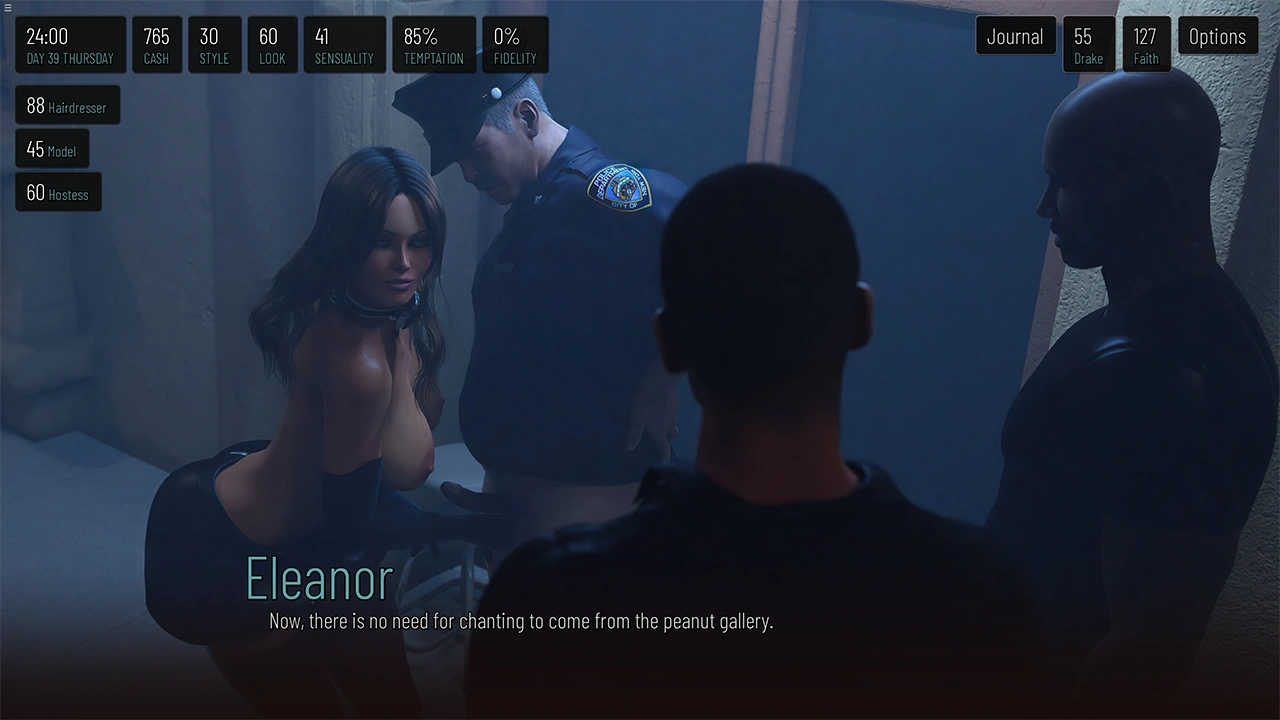Open the Options menu
This screenshot has height=720, width=1280.
coord(1217,37)
